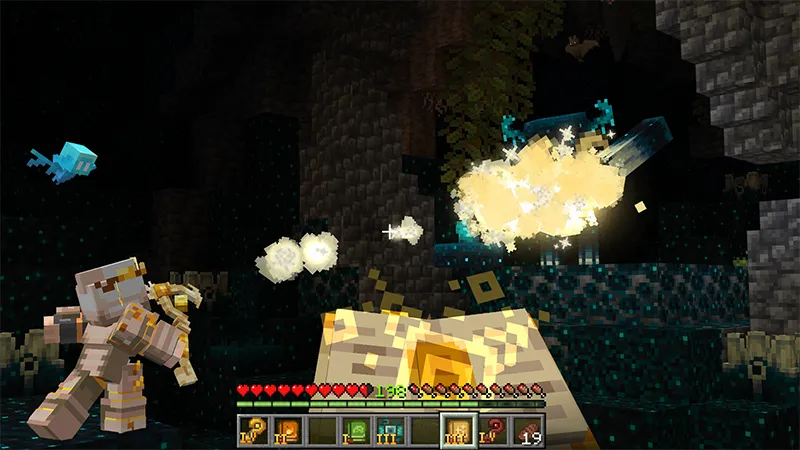Choose the green book hotbar slot
This screenshot has width=800, height=450.
tap(356, 431)
